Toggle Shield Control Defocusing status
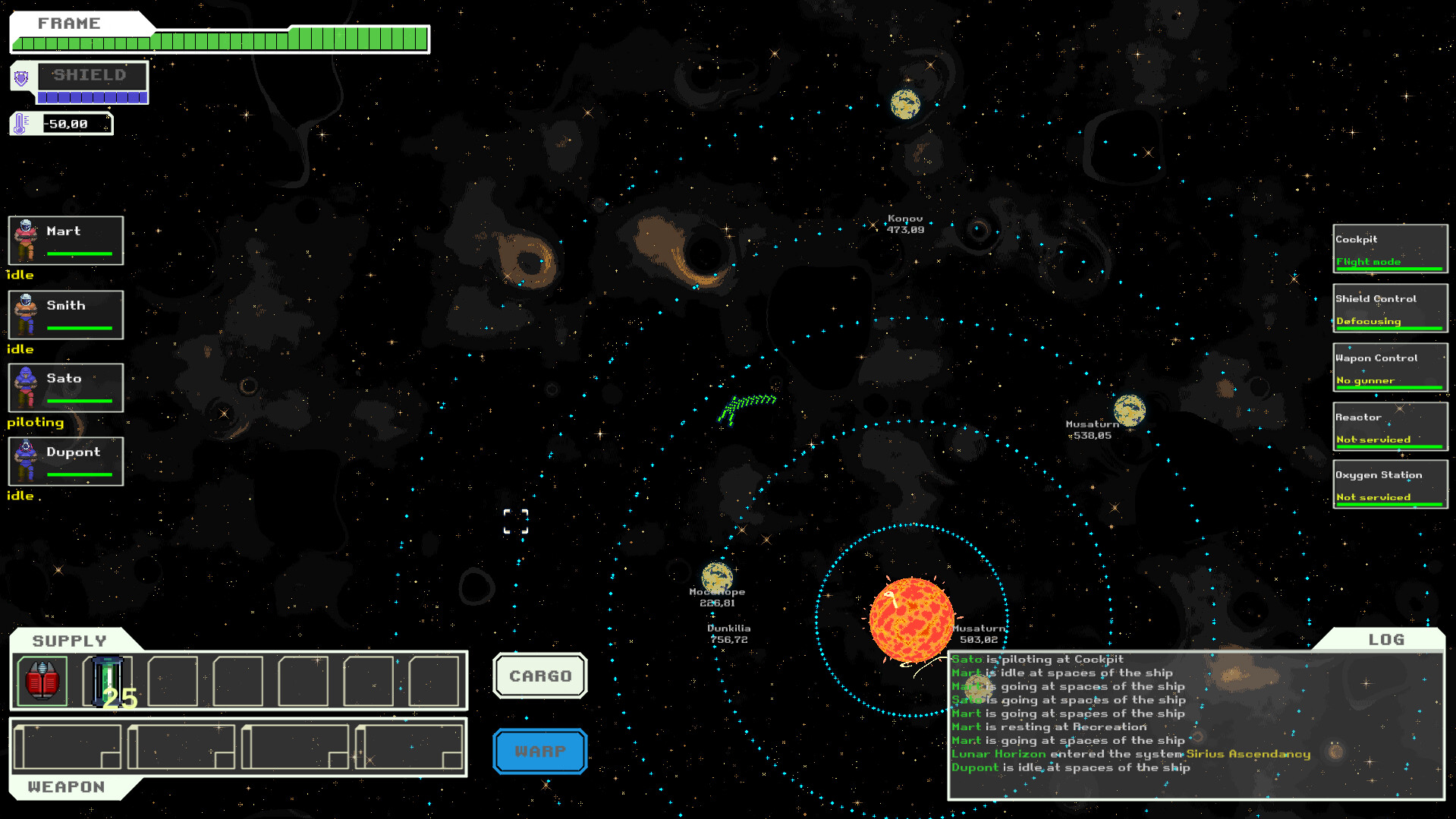Image resolution: width=1456 pixels, height=819 pixels. pyautogui.click(x=1389, y=308)
